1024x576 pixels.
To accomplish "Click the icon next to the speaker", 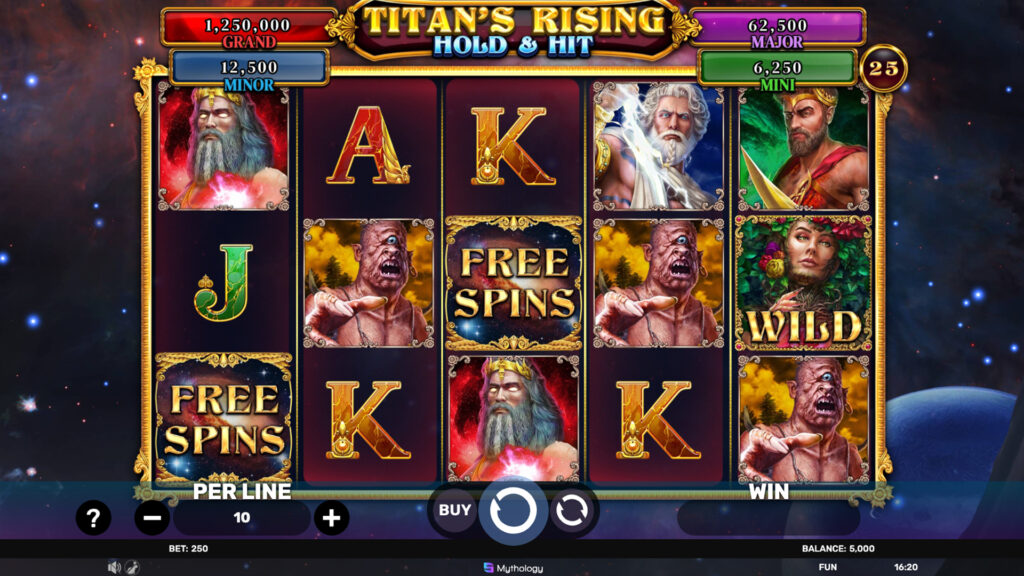I will (131, 567).
